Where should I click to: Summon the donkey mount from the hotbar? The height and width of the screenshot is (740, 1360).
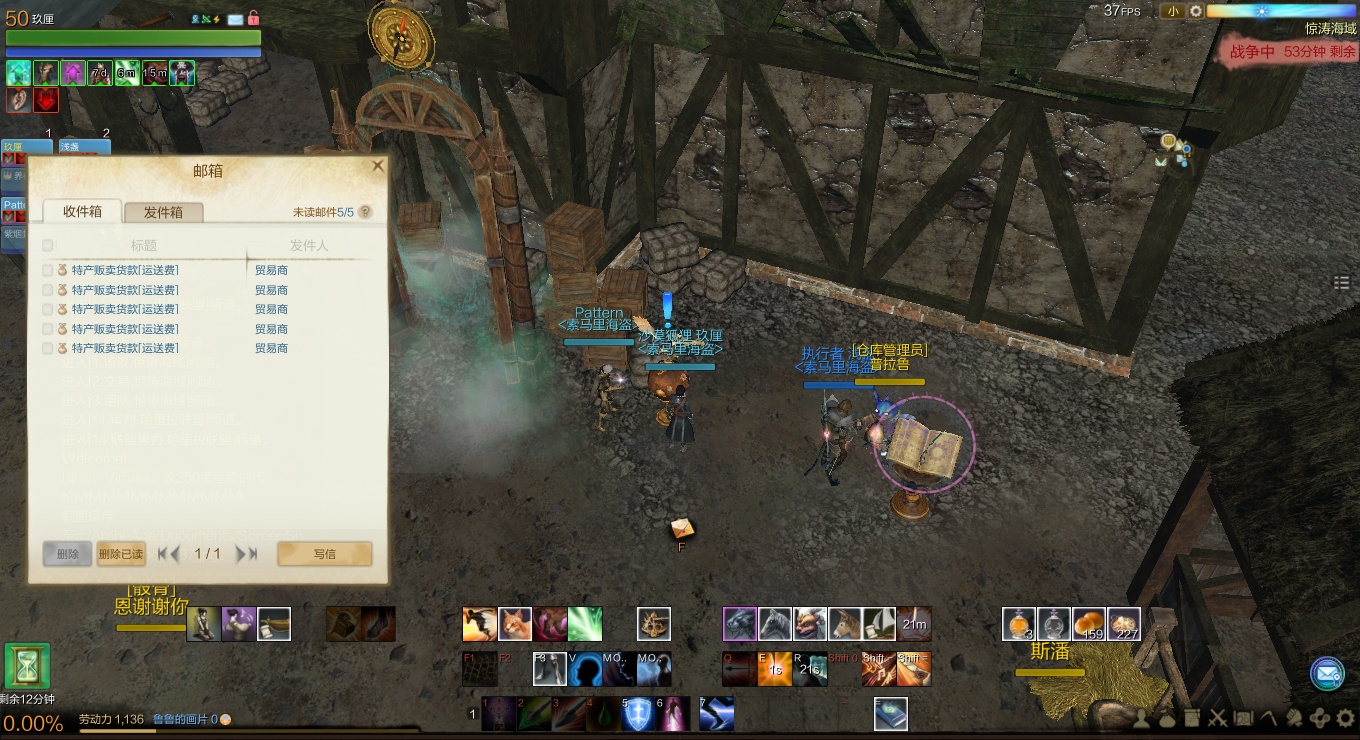click(844, 624)
